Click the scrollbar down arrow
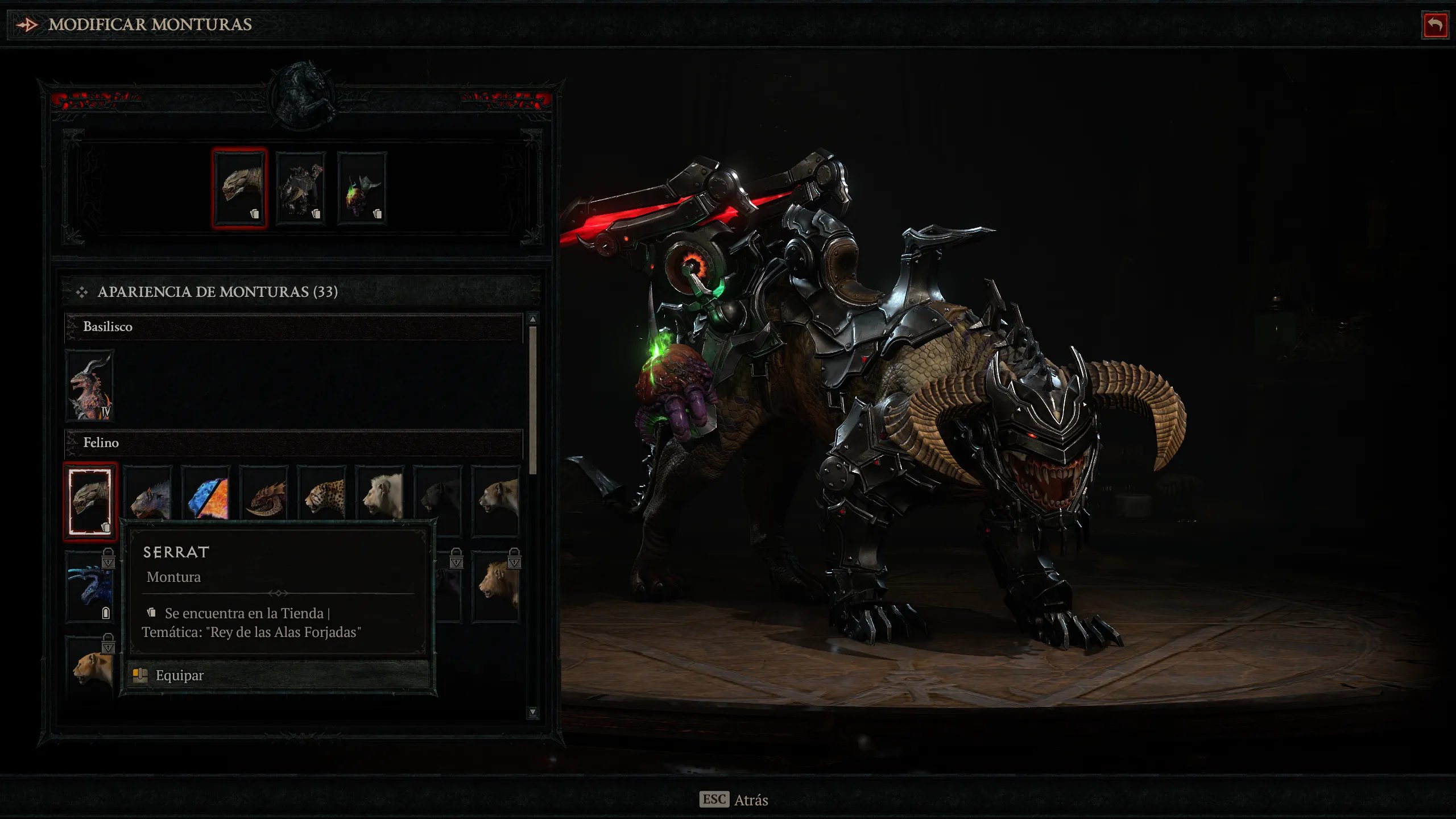 533,712
